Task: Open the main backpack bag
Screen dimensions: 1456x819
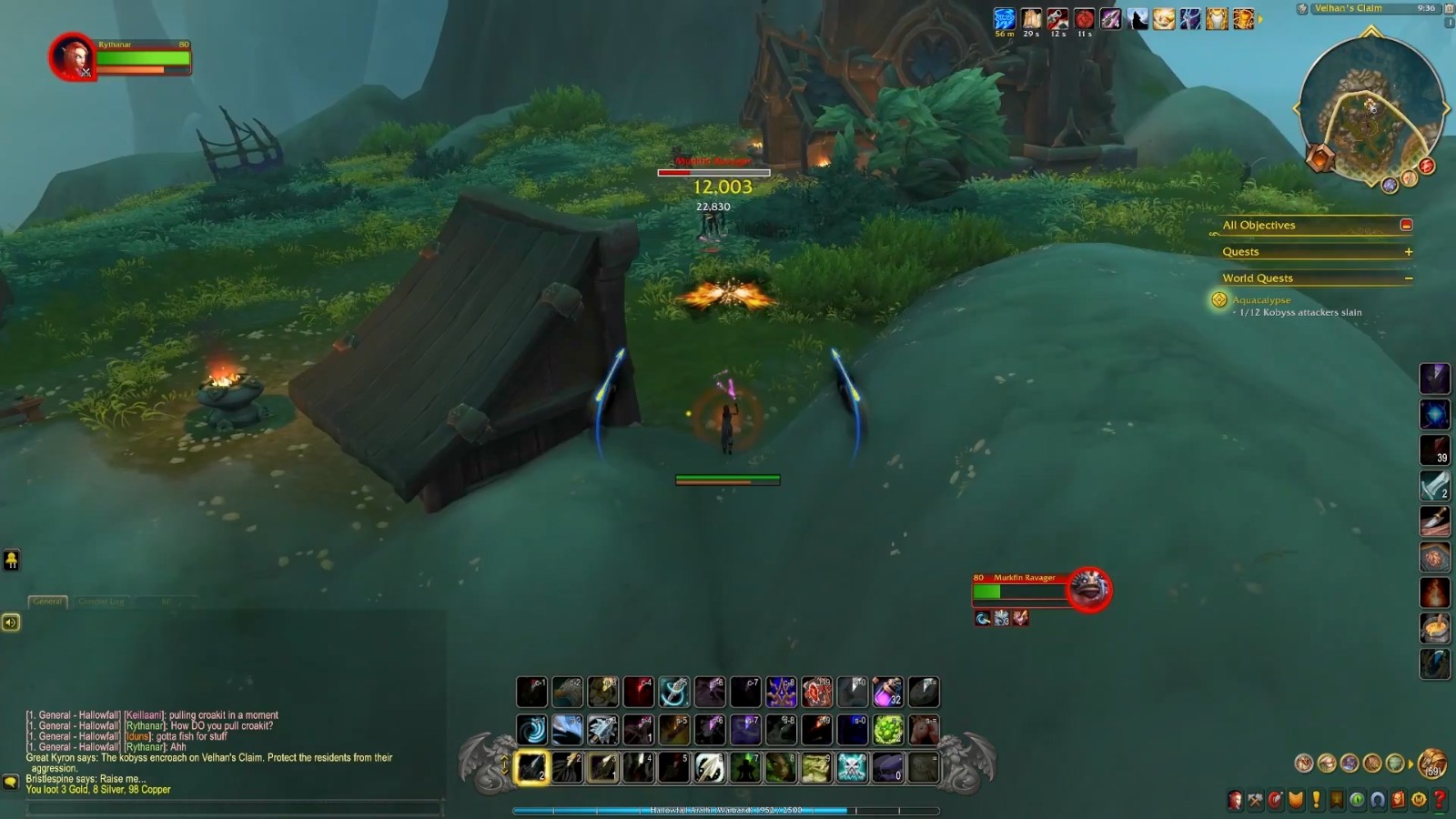Action: pyautogui.click(x=1432, y=763)
